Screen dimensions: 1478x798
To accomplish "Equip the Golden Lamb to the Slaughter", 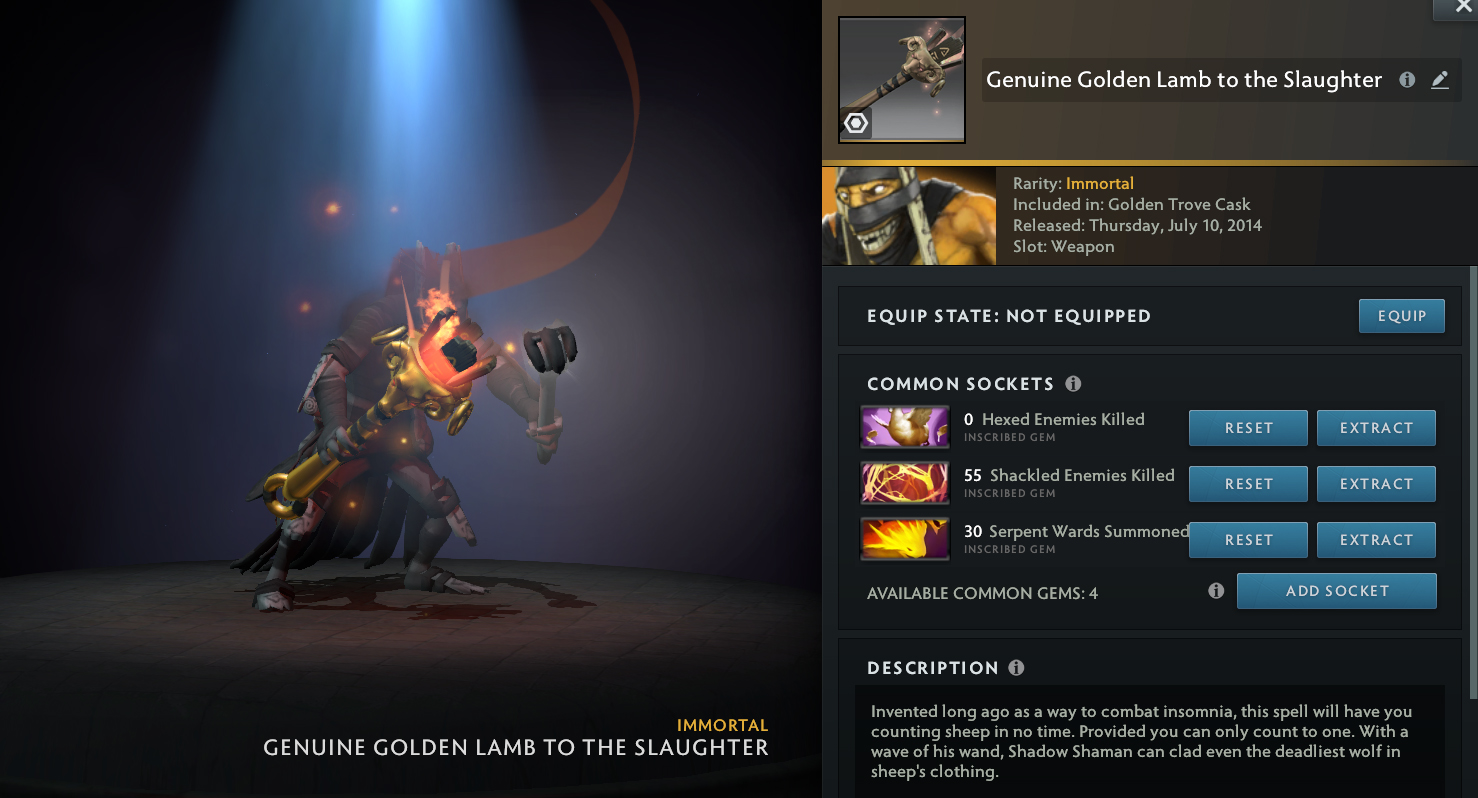I will [1401, 316].
